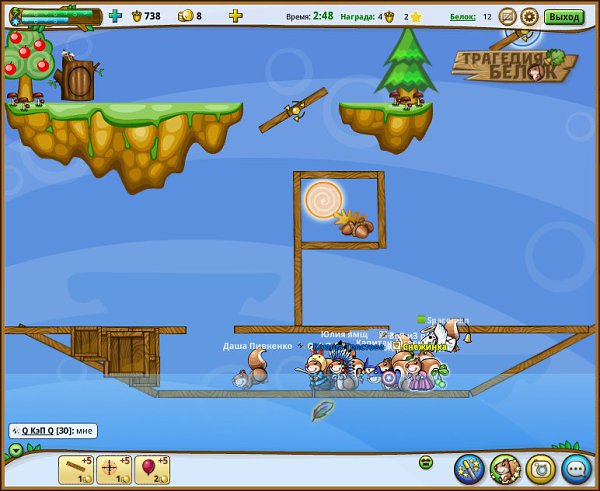Select the wooden plank item slot
This screenshot has height=491, width=600.
click(75, 469)
